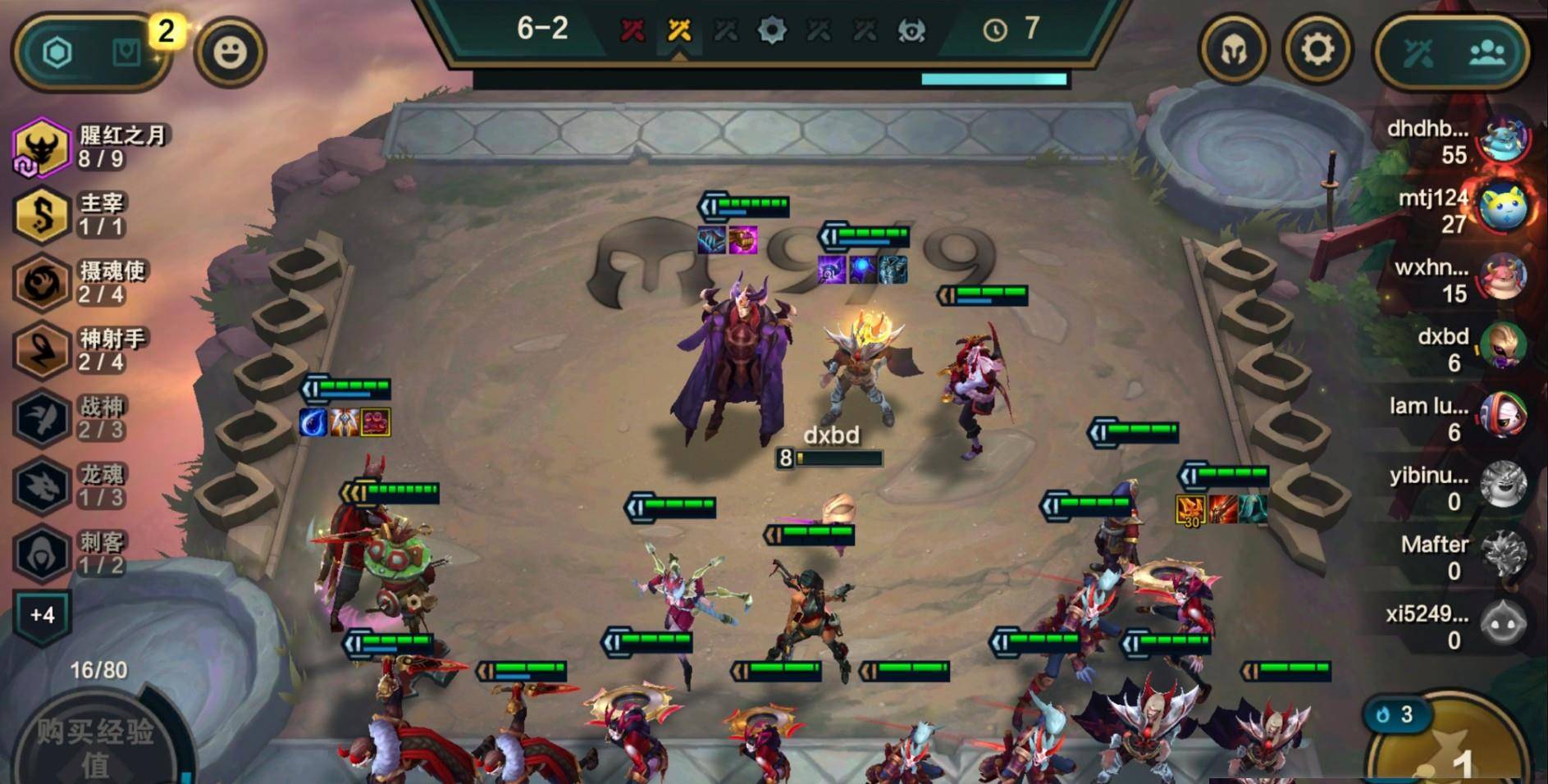
Task: Open the gear settings menu
Action: pos(1317,51)
